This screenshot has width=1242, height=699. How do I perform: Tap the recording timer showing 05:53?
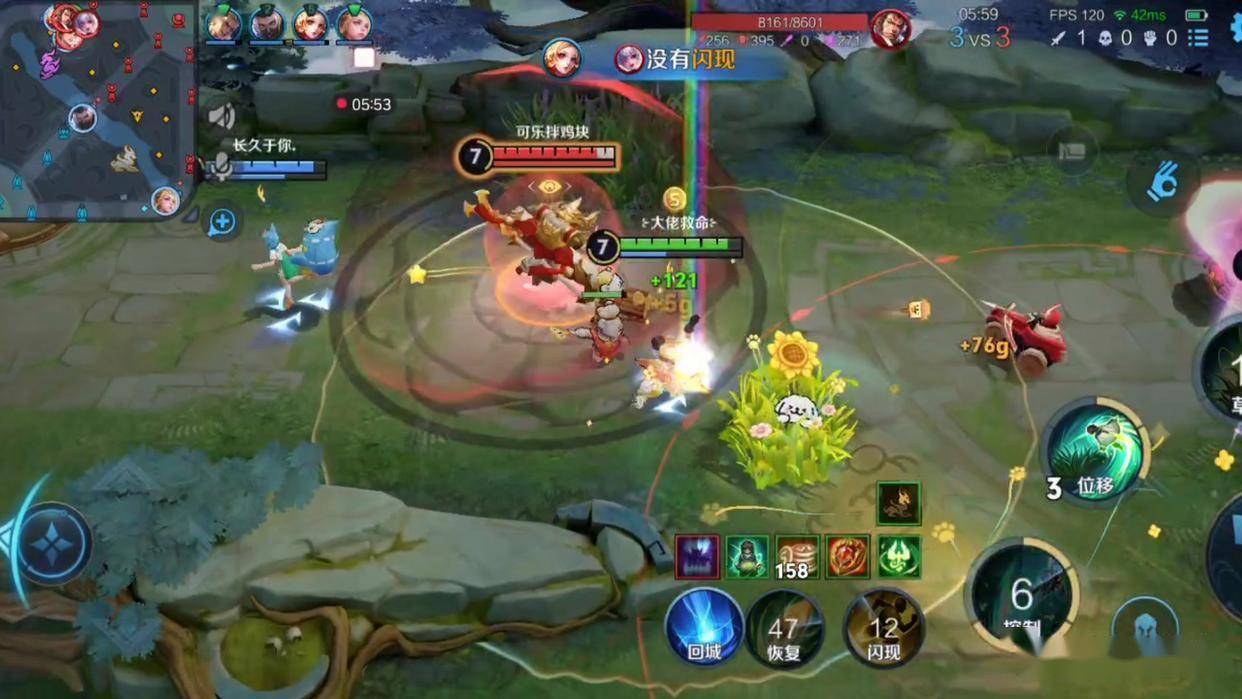(364, 104)
